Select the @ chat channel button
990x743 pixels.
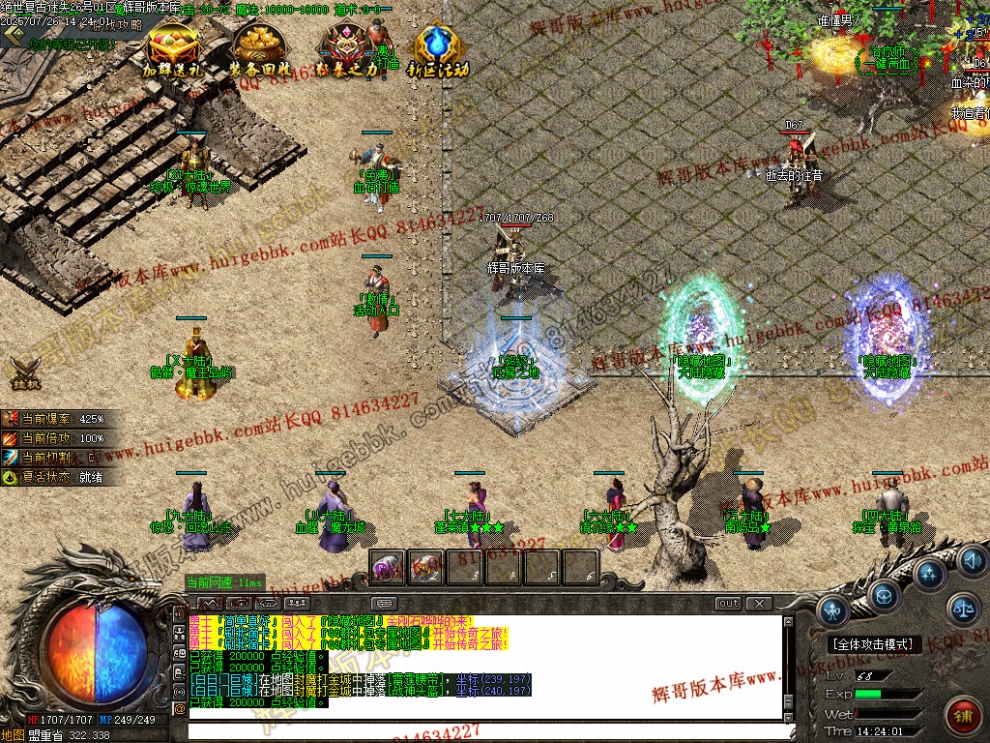(x=180, y=708)
